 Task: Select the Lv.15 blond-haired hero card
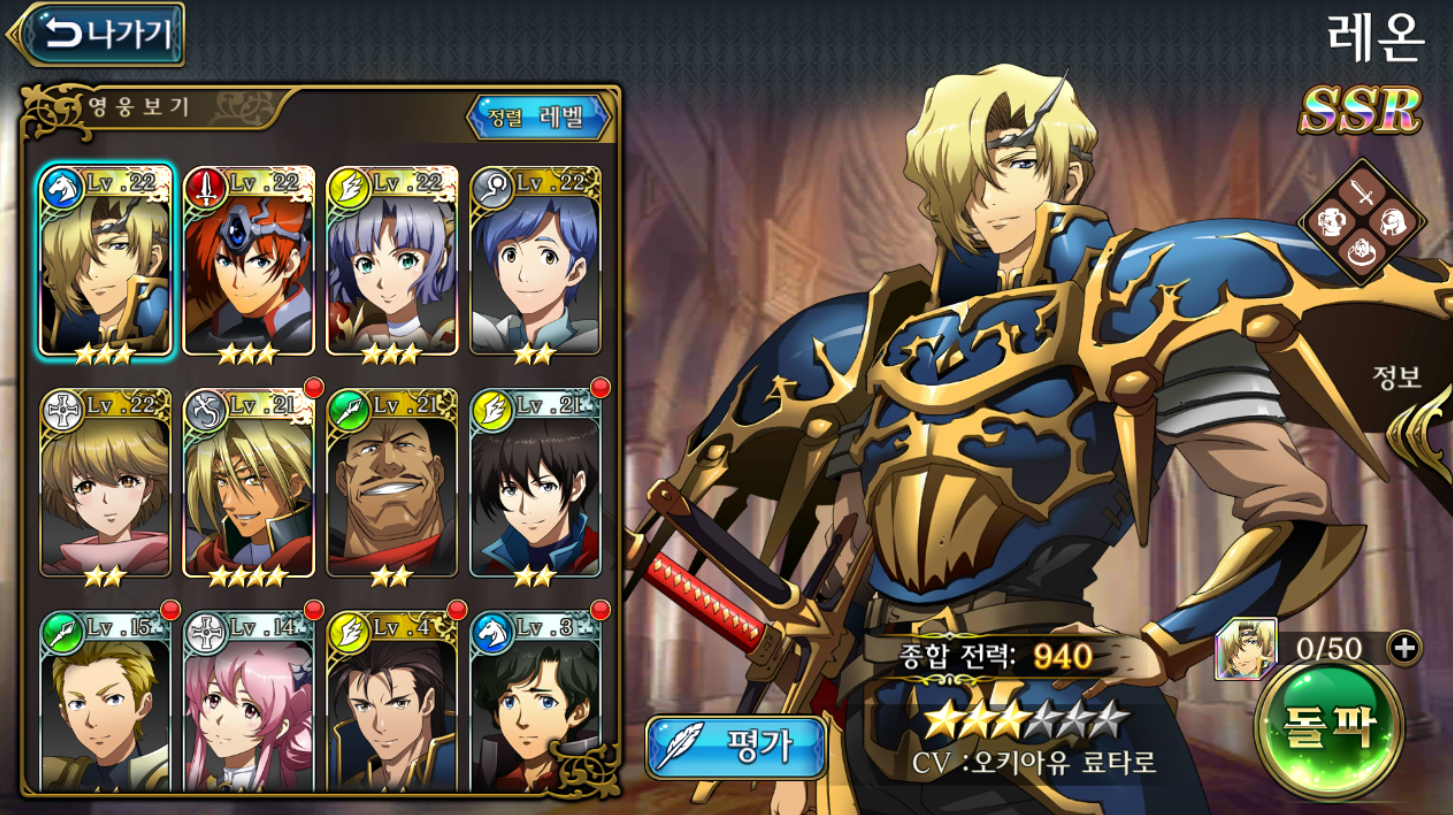[106, 700]
